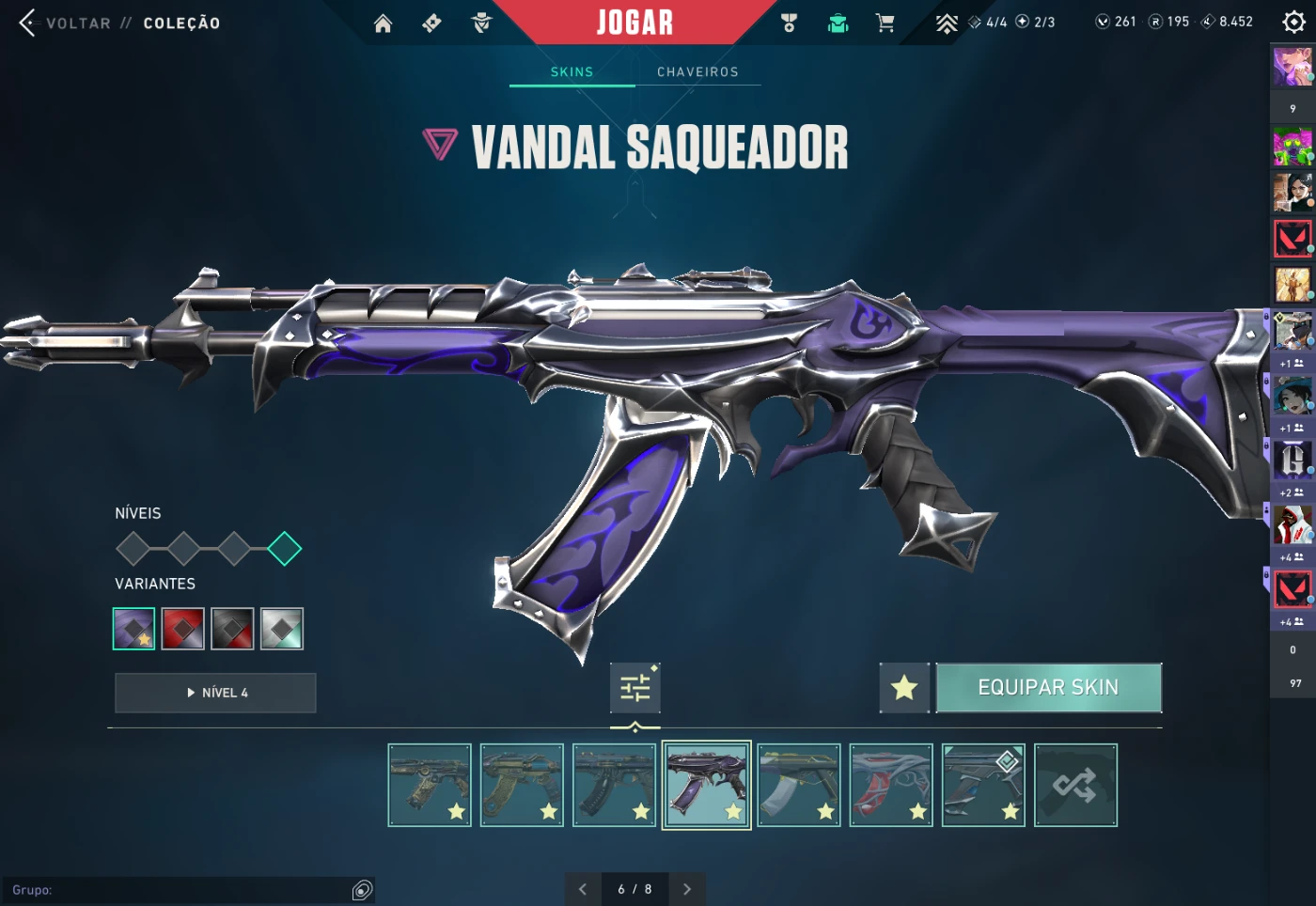The width and height of the screenshot is (1316, 906).
Task: Go back to the collection screen
Action: 66,23
